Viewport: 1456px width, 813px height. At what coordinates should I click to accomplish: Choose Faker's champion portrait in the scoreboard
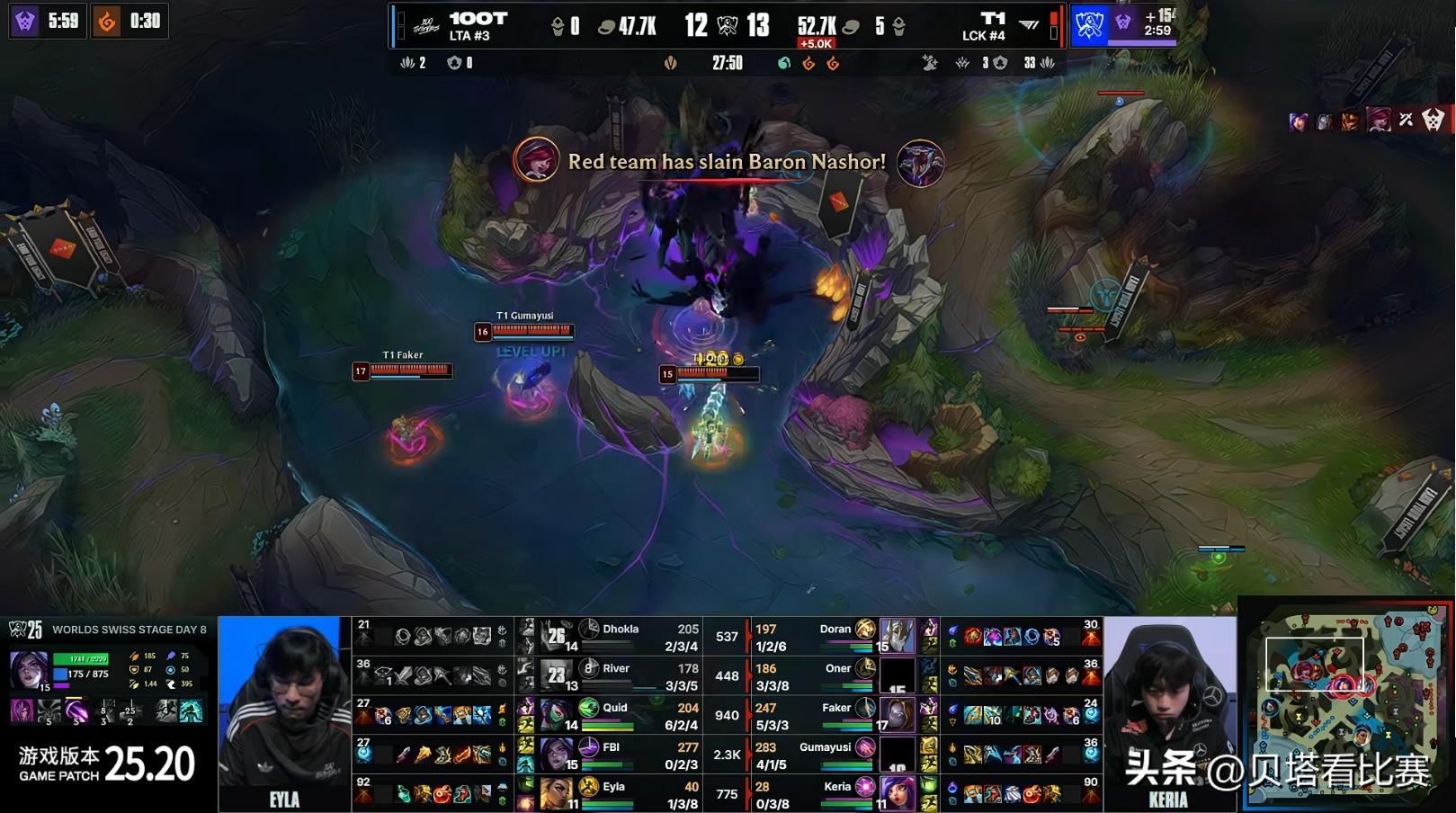click(897, 715)
